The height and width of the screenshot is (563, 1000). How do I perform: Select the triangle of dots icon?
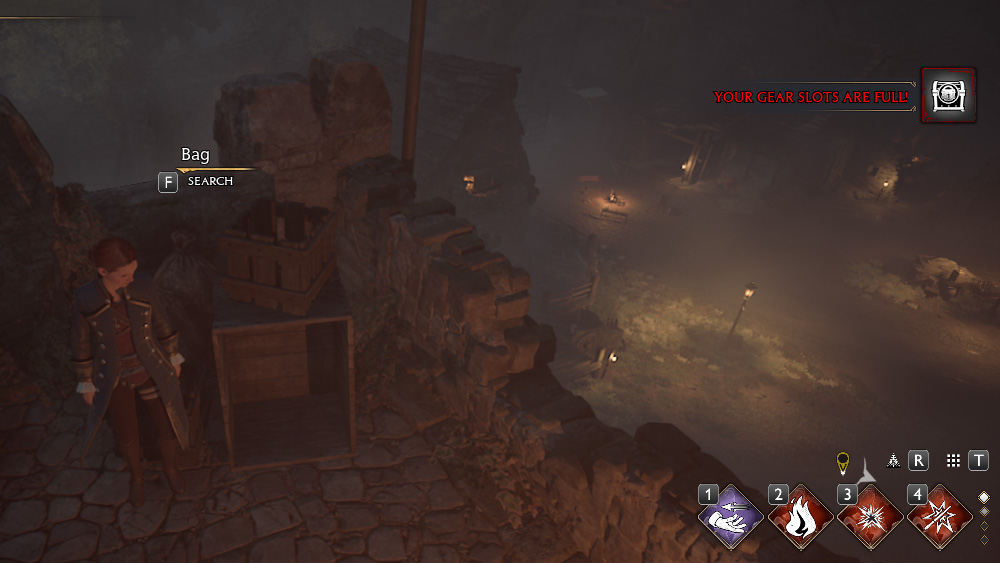coord(893,460)
